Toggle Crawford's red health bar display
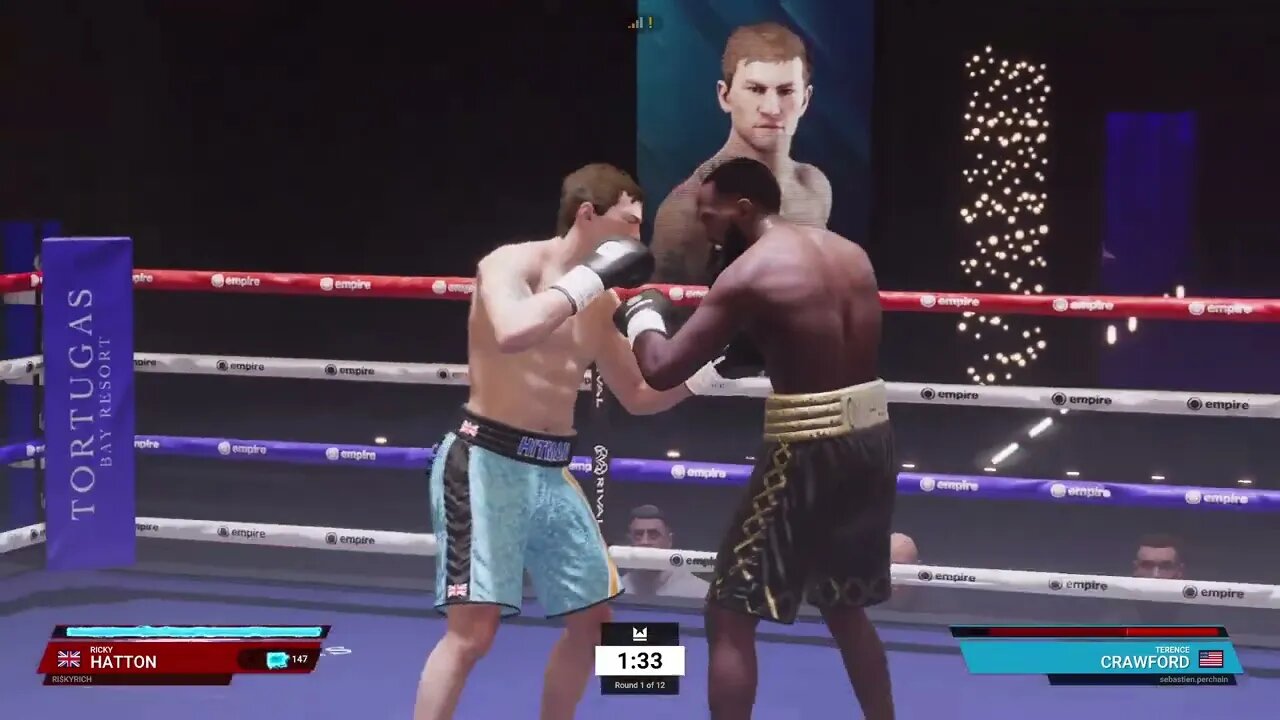Image resolution: width=1280 pixels, height=720 pixels. pos(1090,632)
